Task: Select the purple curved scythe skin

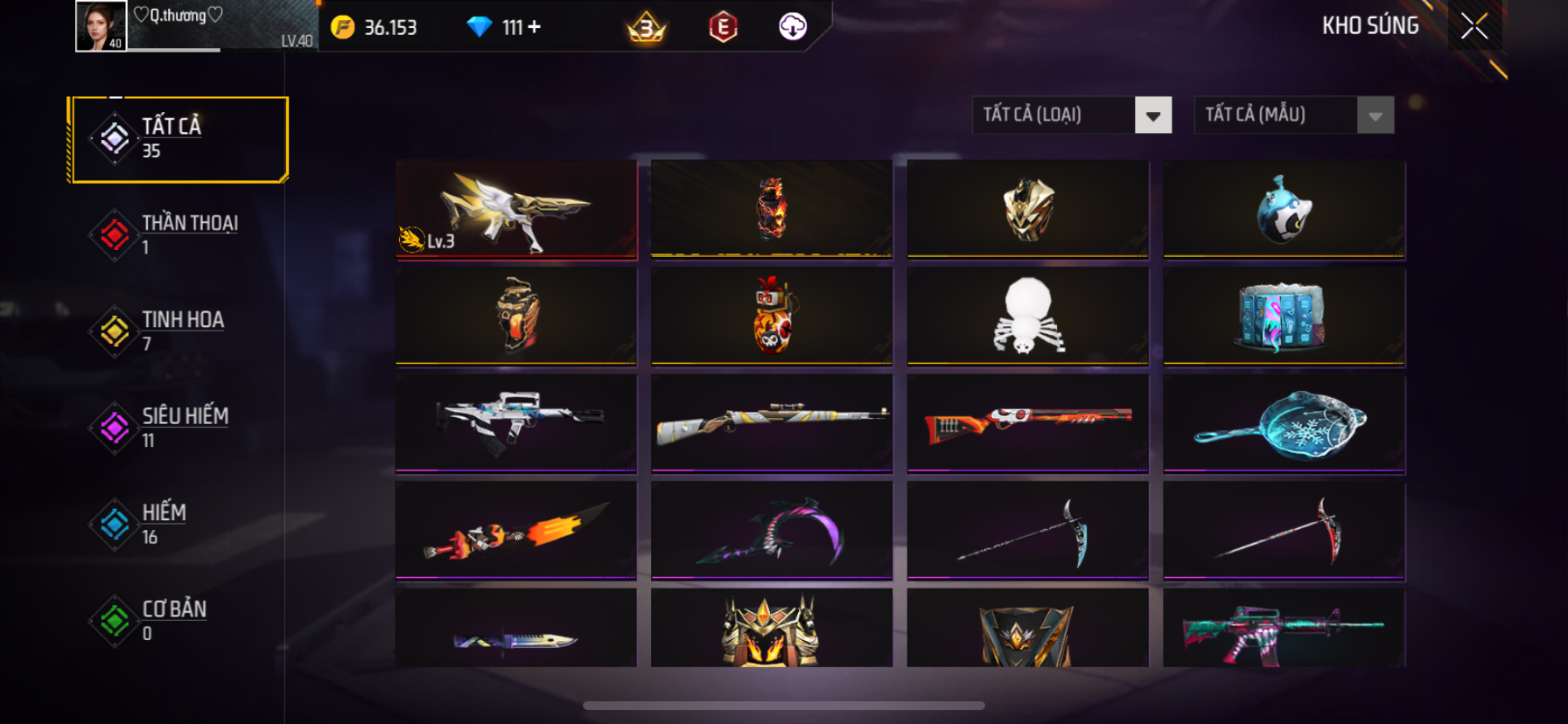Action: (772, 530)
